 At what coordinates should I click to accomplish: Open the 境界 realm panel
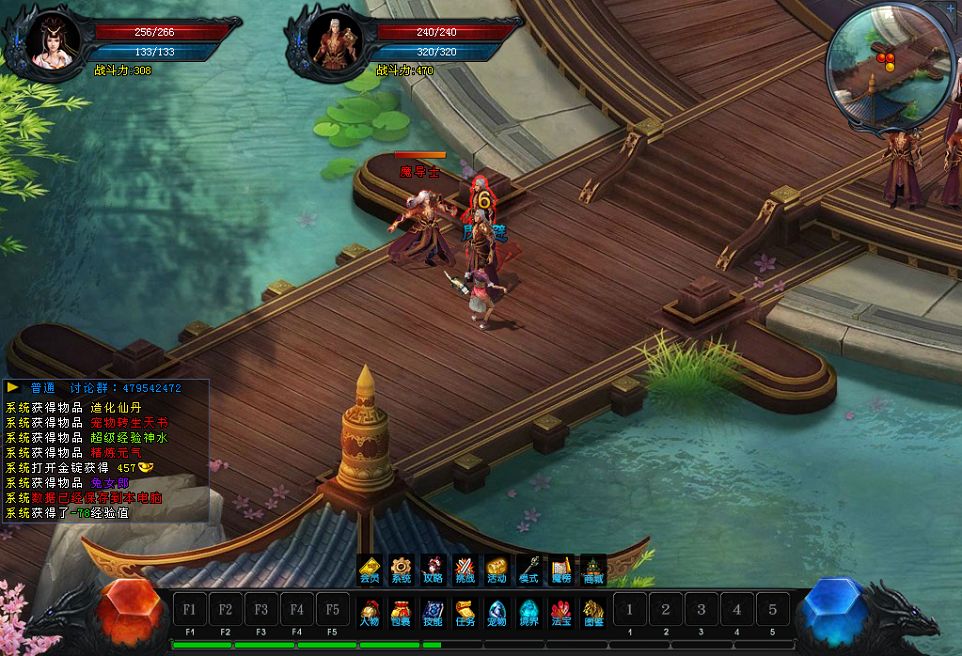528,610
